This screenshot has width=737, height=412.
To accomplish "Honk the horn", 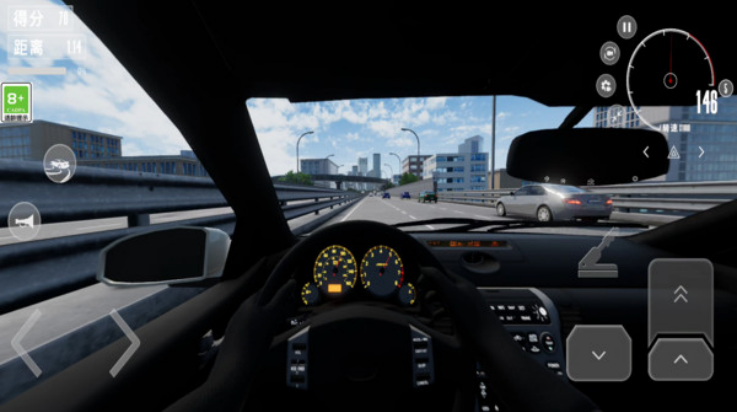I will 24,221.
